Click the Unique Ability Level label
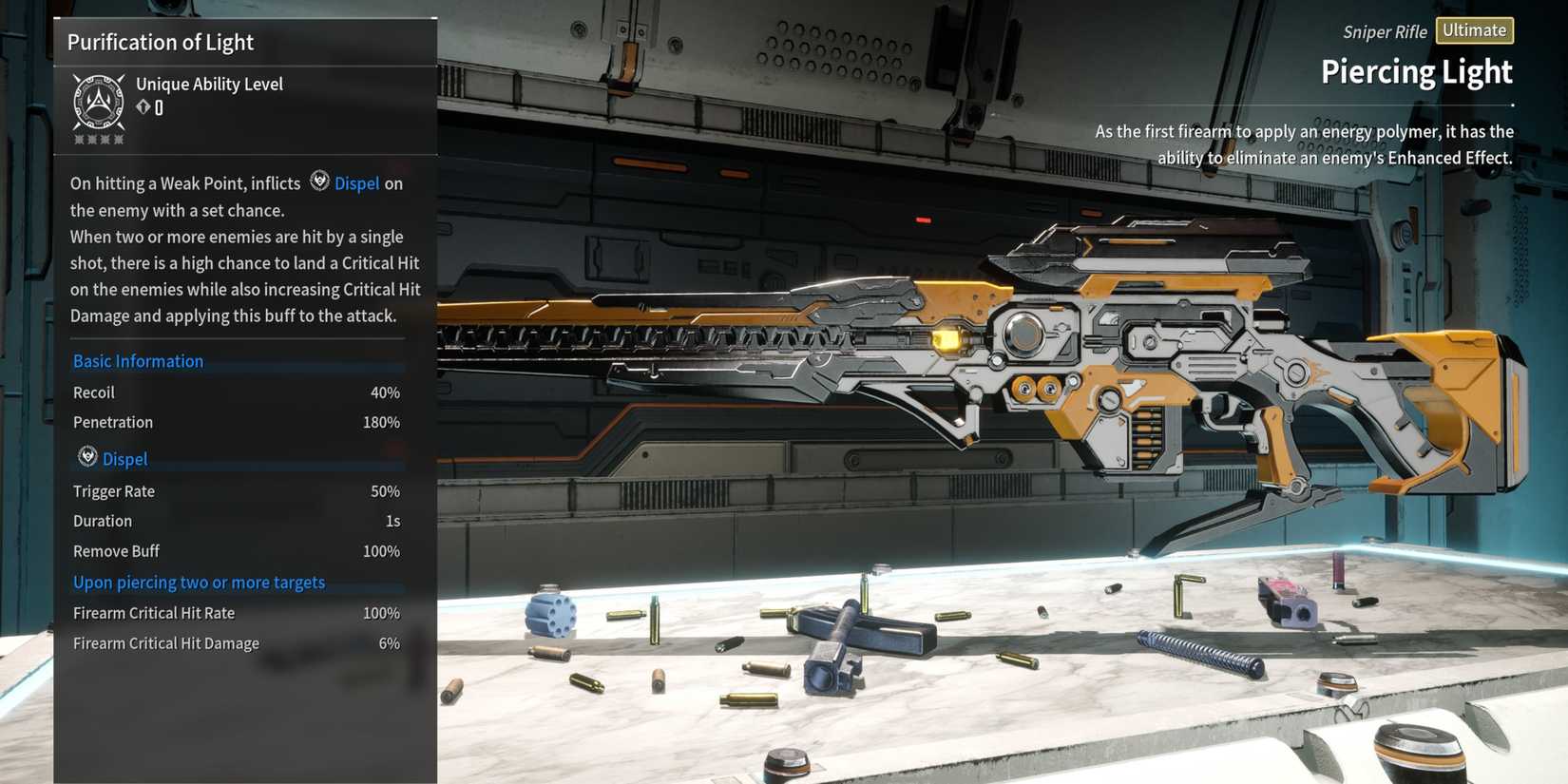The width and height of the screenshot is (1568, 784). coord(209,84)
